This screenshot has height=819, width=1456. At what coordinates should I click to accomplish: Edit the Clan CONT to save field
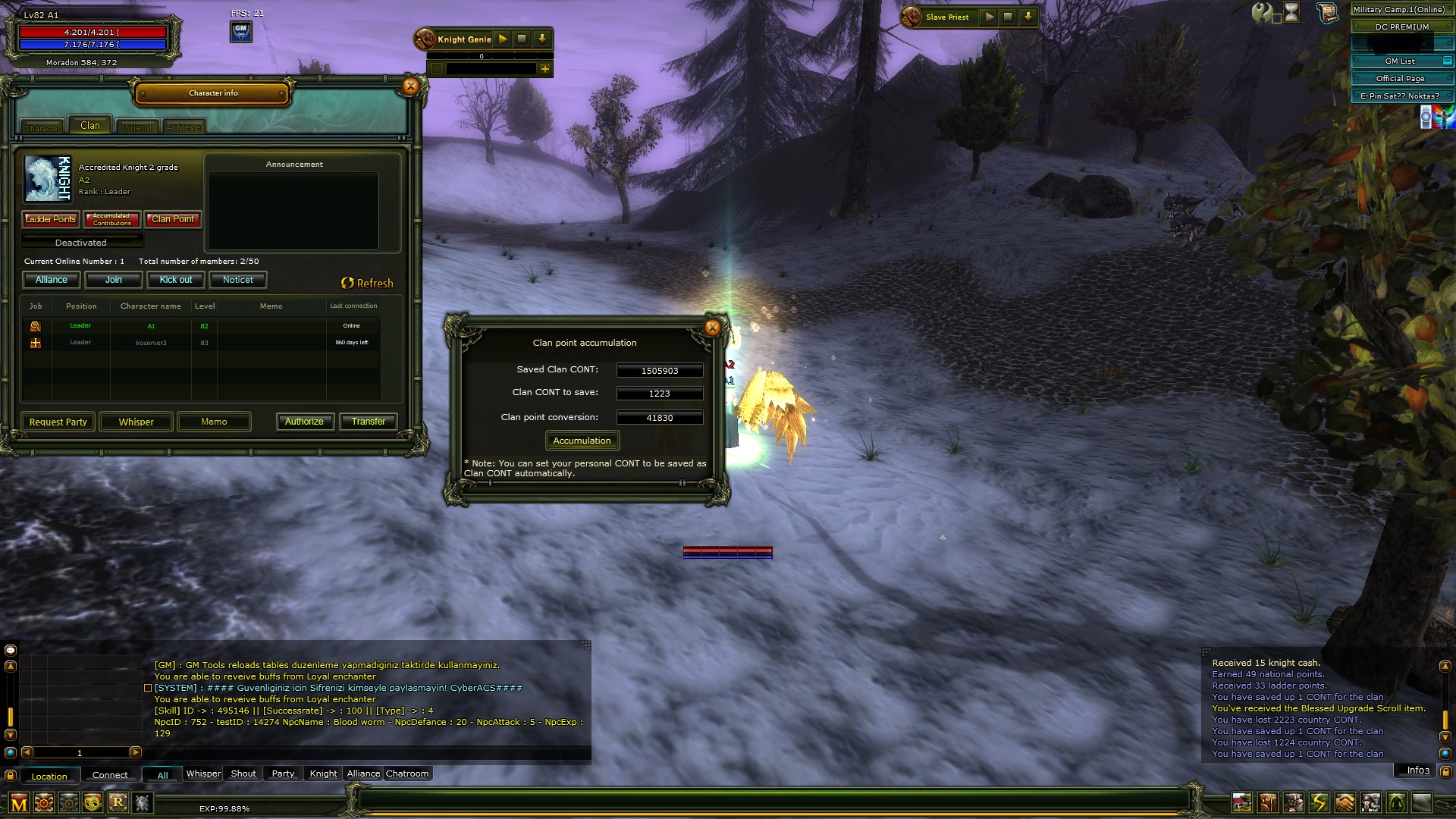click(x=659, y=394)
